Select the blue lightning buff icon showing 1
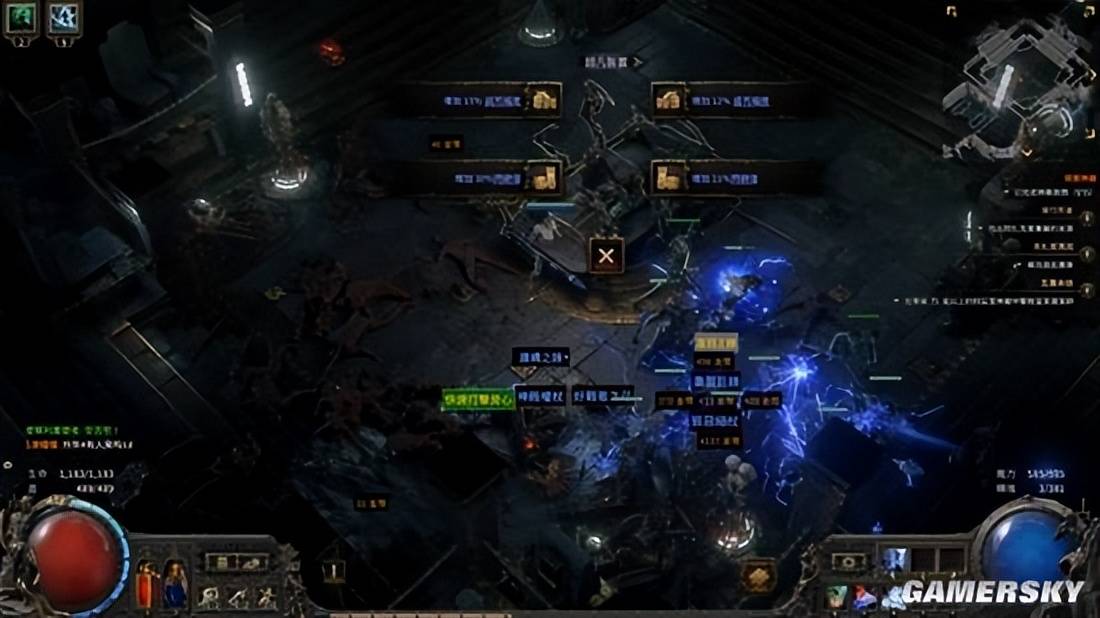Viewport: 1100px width, 618px height. [64, 17]
